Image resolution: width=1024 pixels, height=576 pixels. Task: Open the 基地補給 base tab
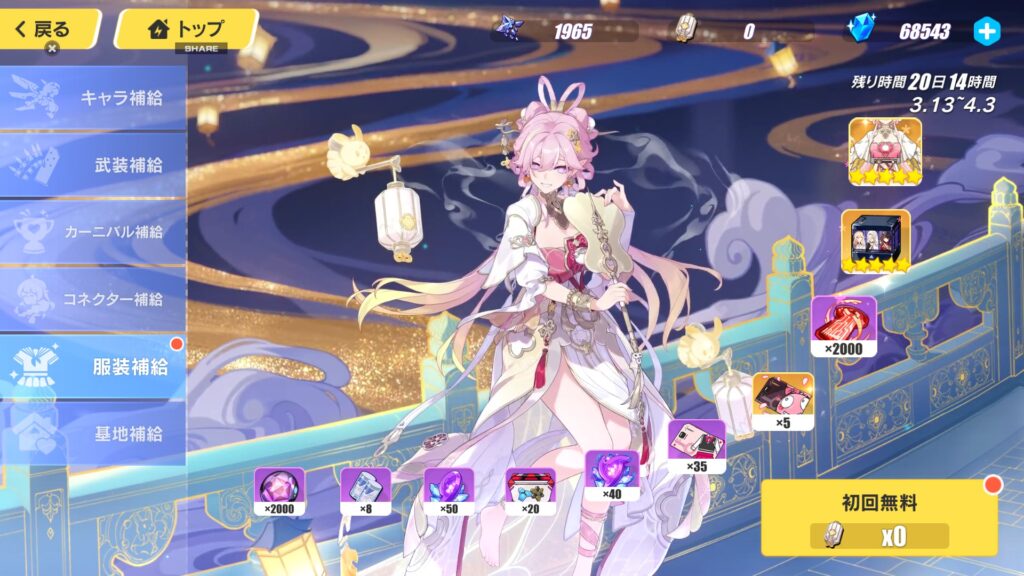93,434
